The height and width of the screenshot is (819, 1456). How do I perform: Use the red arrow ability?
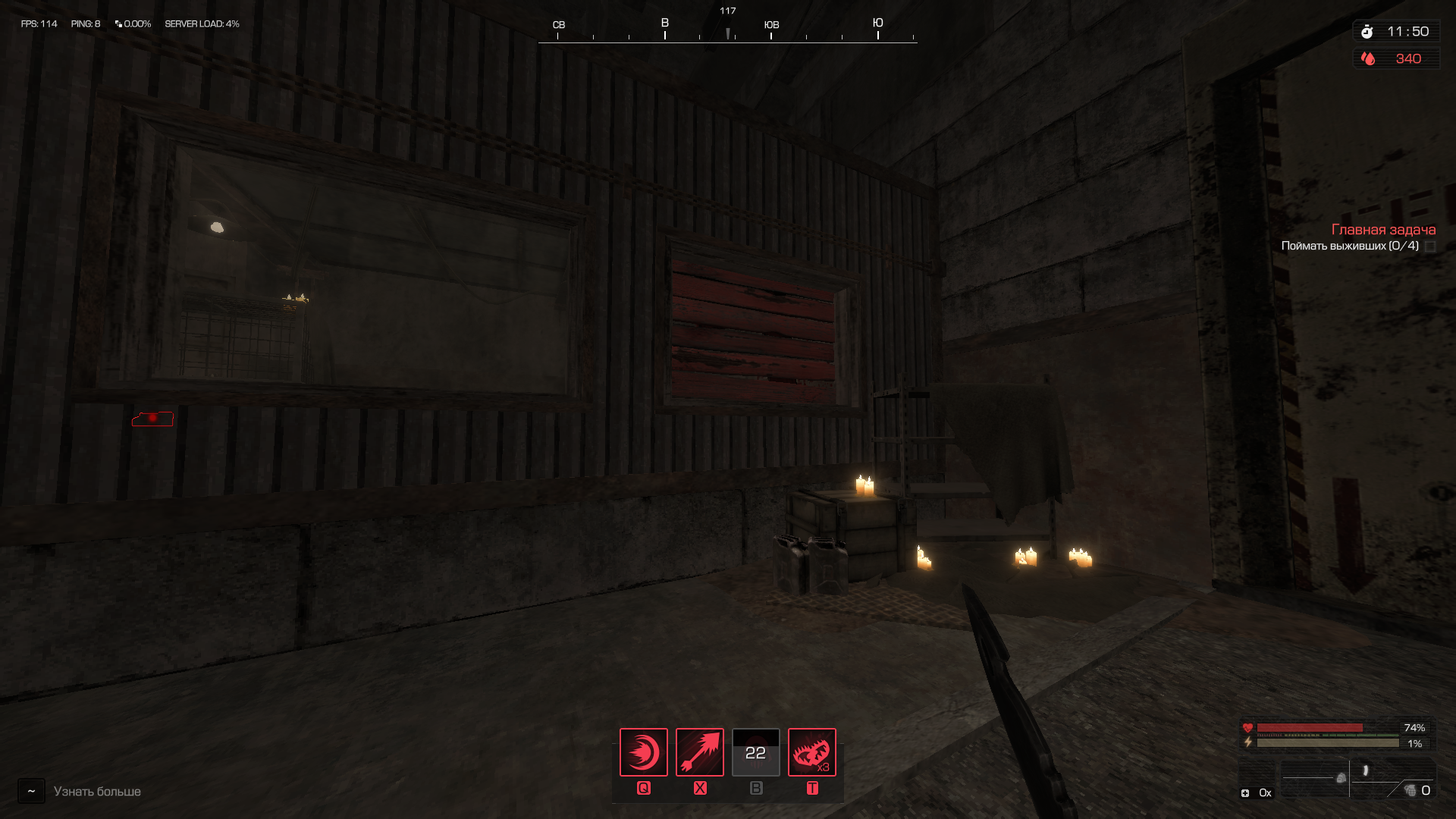point(699,752)
